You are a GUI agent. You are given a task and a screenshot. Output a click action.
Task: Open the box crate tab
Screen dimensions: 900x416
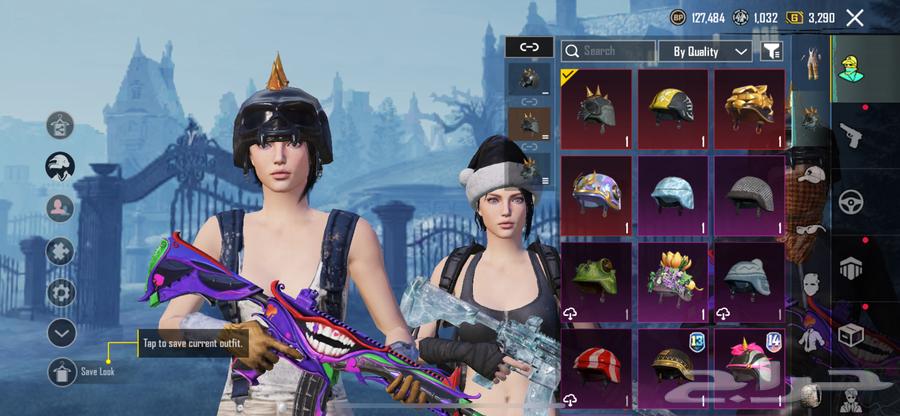click(x=851, y=334)
